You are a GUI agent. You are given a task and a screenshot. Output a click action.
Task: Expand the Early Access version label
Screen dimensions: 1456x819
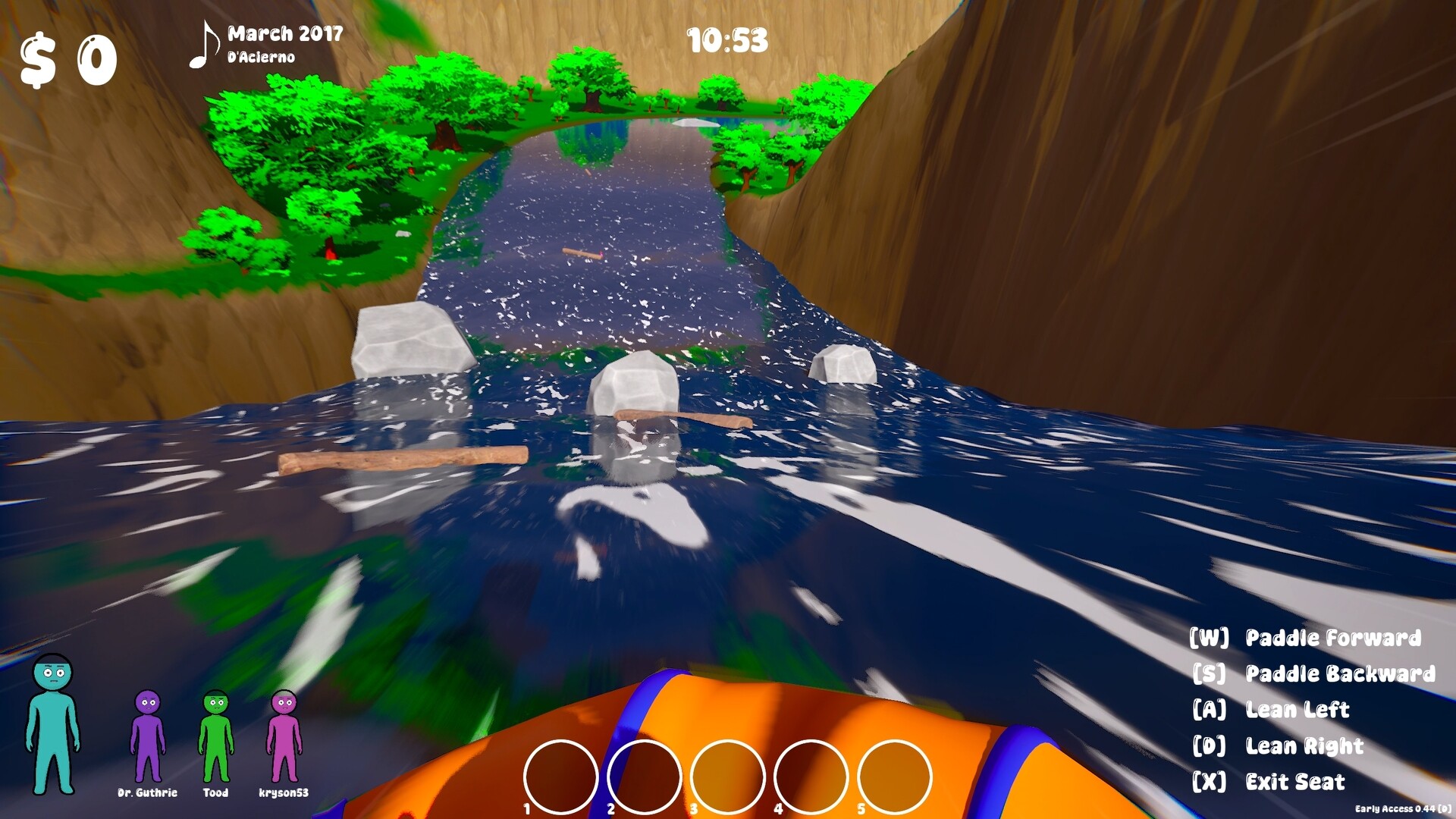(1401, 810)
